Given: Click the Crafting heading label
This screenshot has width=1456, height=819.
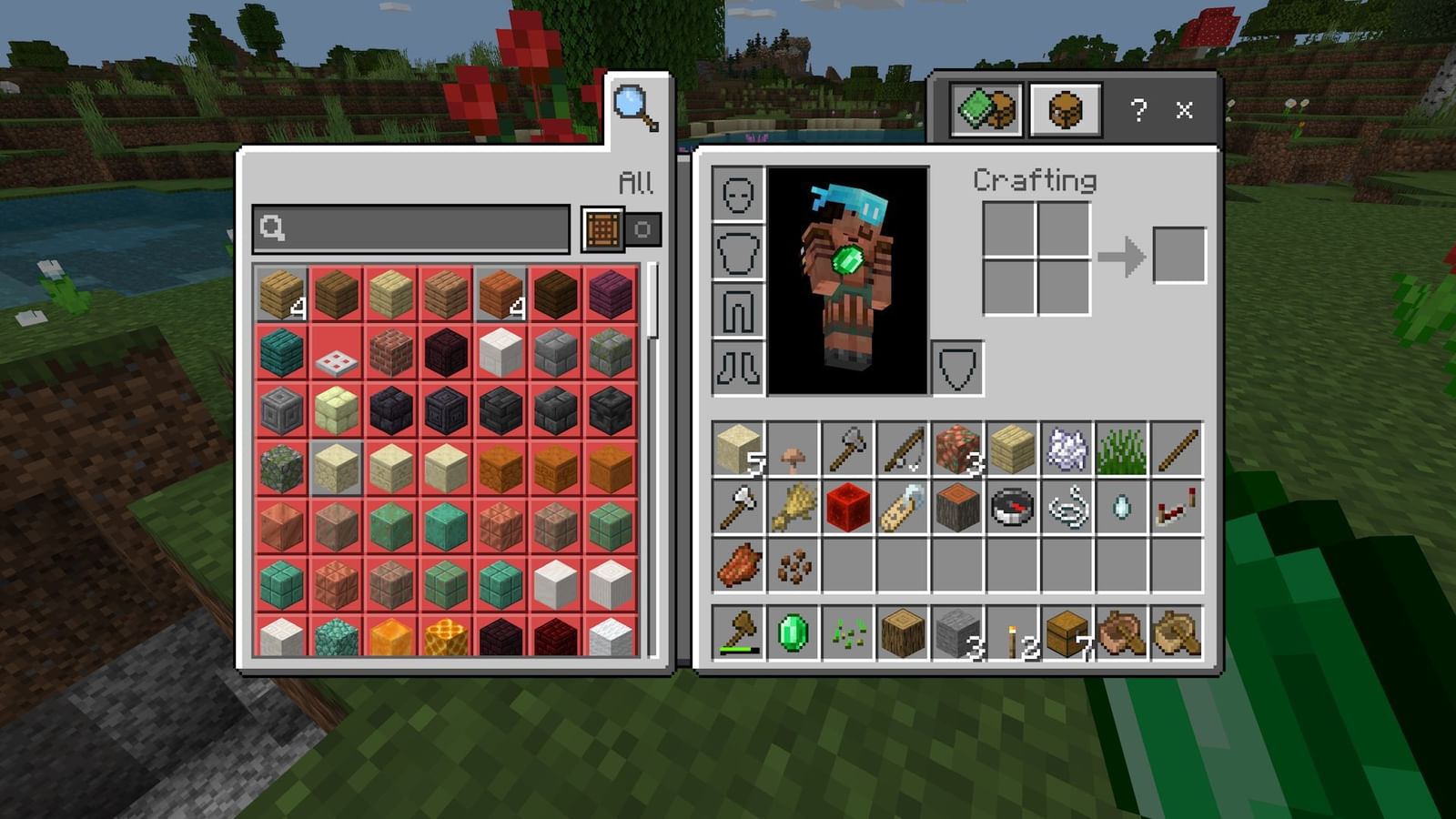Looking at the screenshot, I should click(1035, 180).
